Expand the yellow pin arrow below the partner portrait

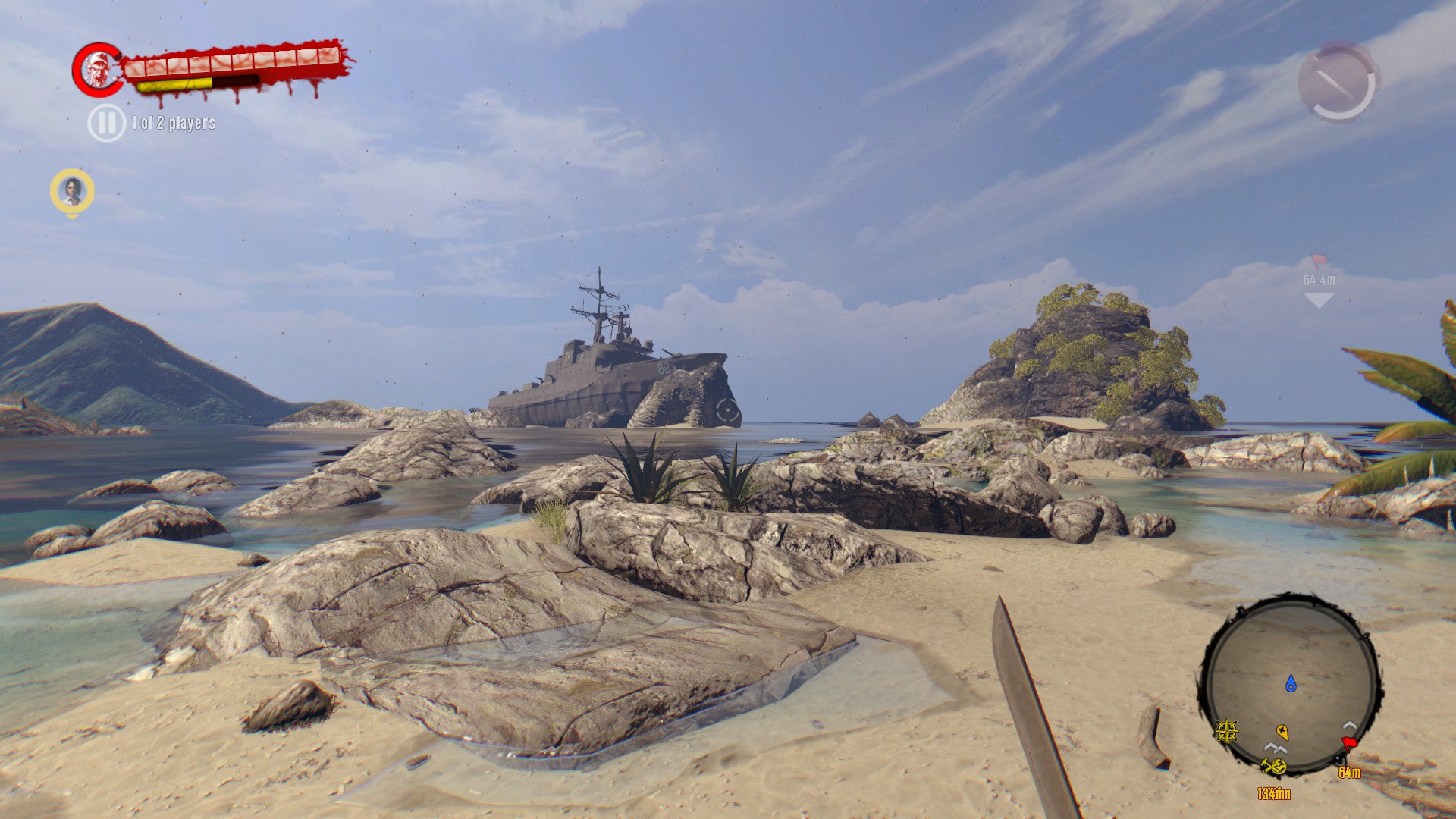(70, 216)
